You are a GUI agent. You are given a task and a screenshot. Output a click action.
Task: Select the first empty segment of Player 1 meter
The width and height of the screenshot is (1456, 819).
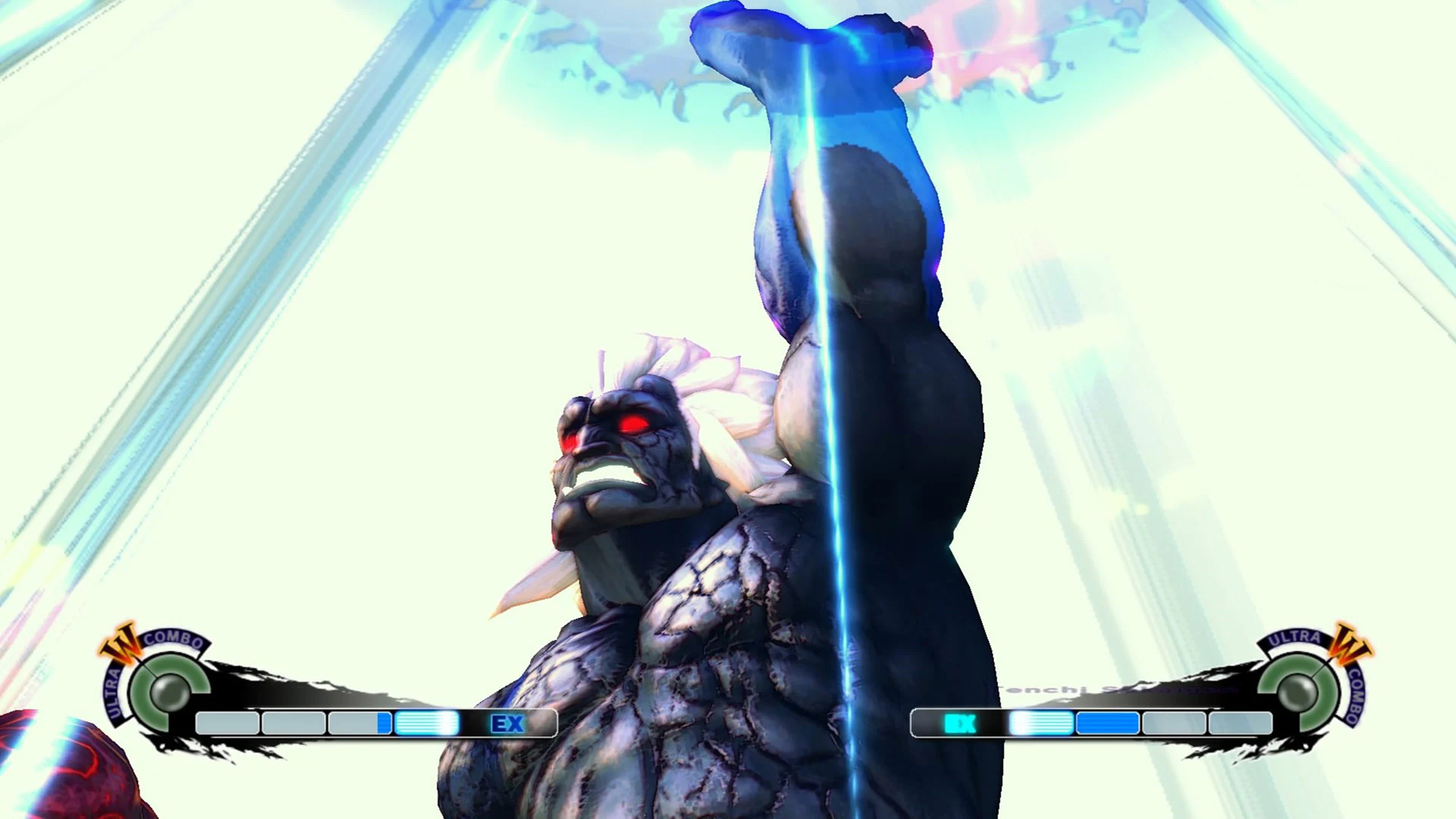227,722
